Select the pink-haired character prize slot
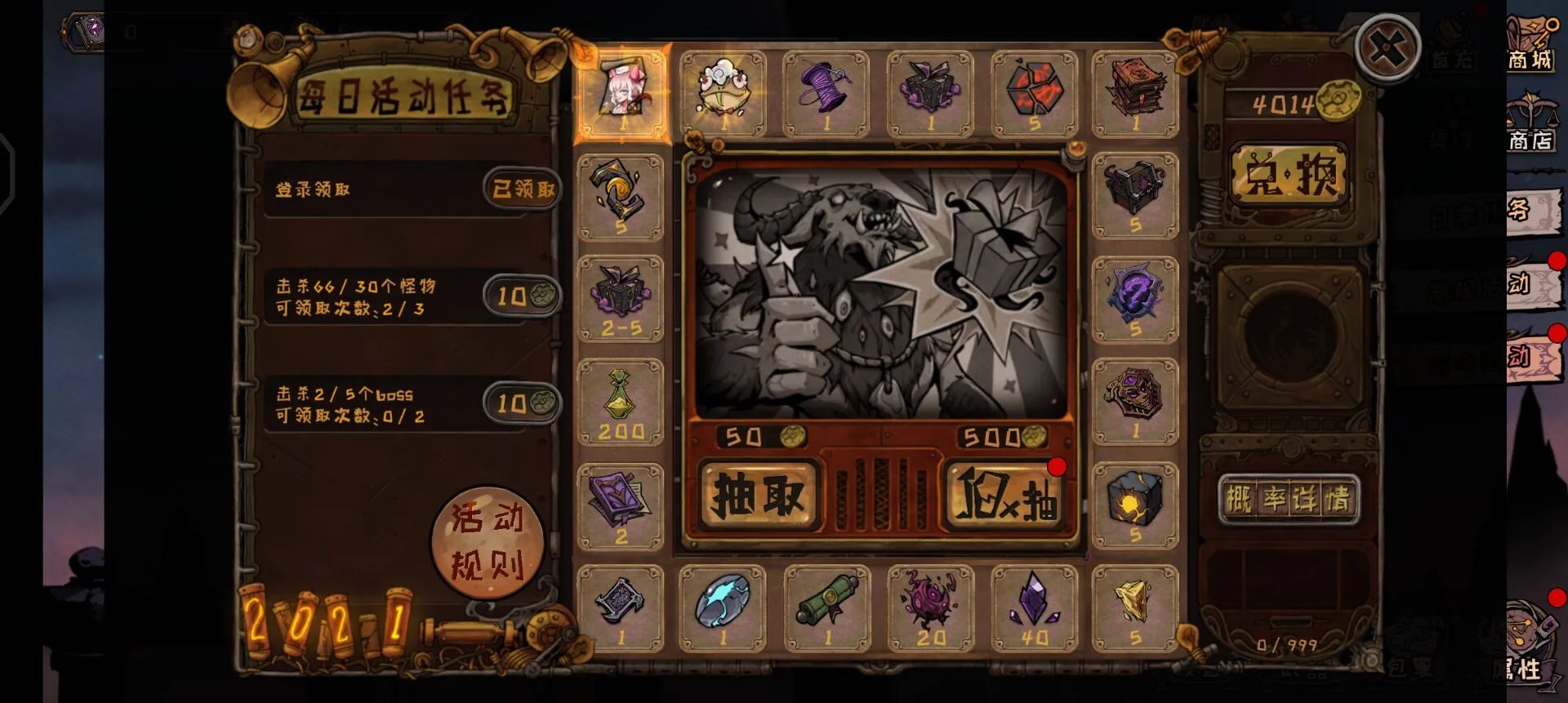Screen dimensions: 1568x703 pyautogui.click(x=621, y=92)
